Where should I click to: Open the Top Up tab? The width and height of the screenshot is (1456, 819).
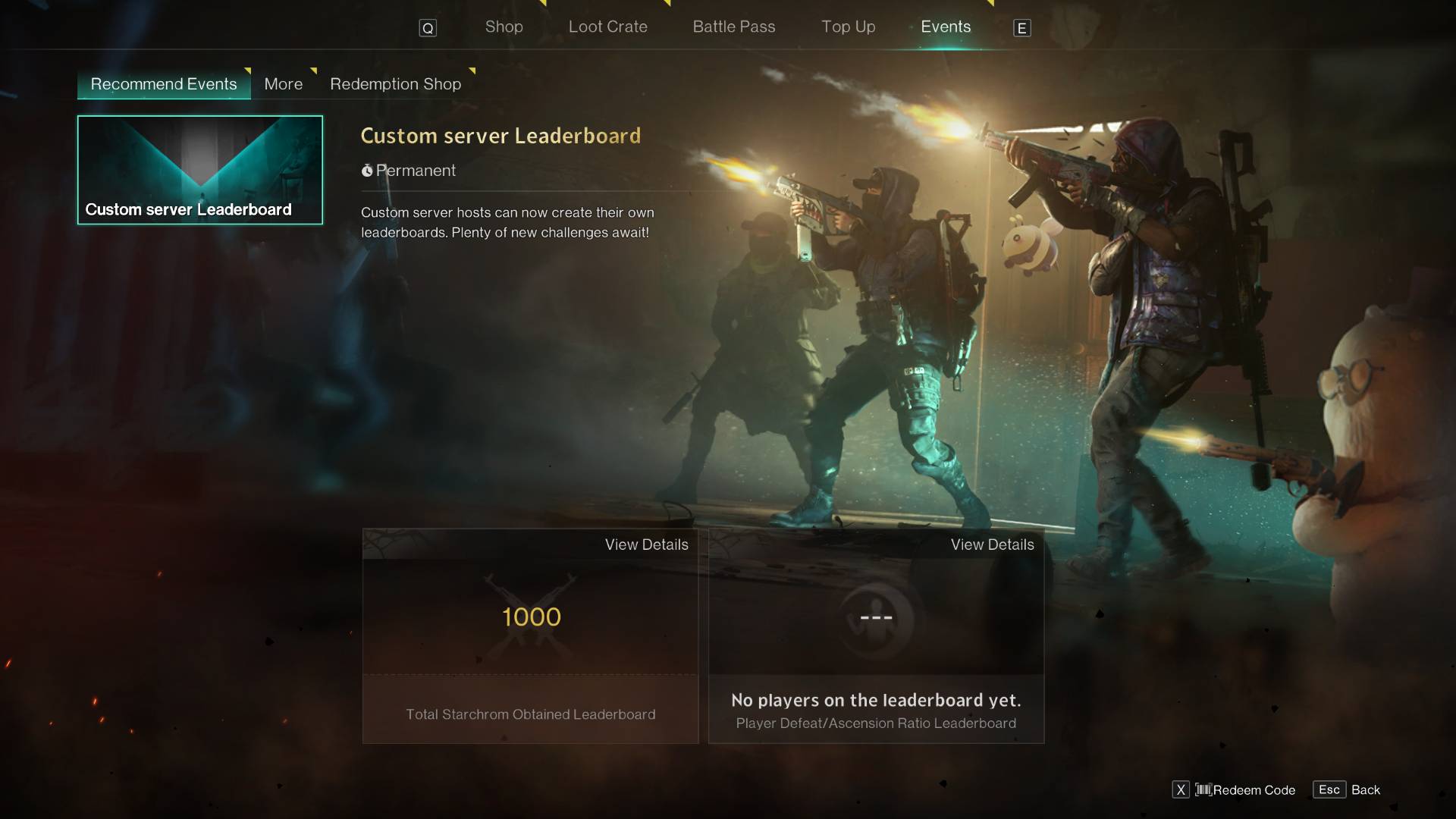tap(848, 27)
